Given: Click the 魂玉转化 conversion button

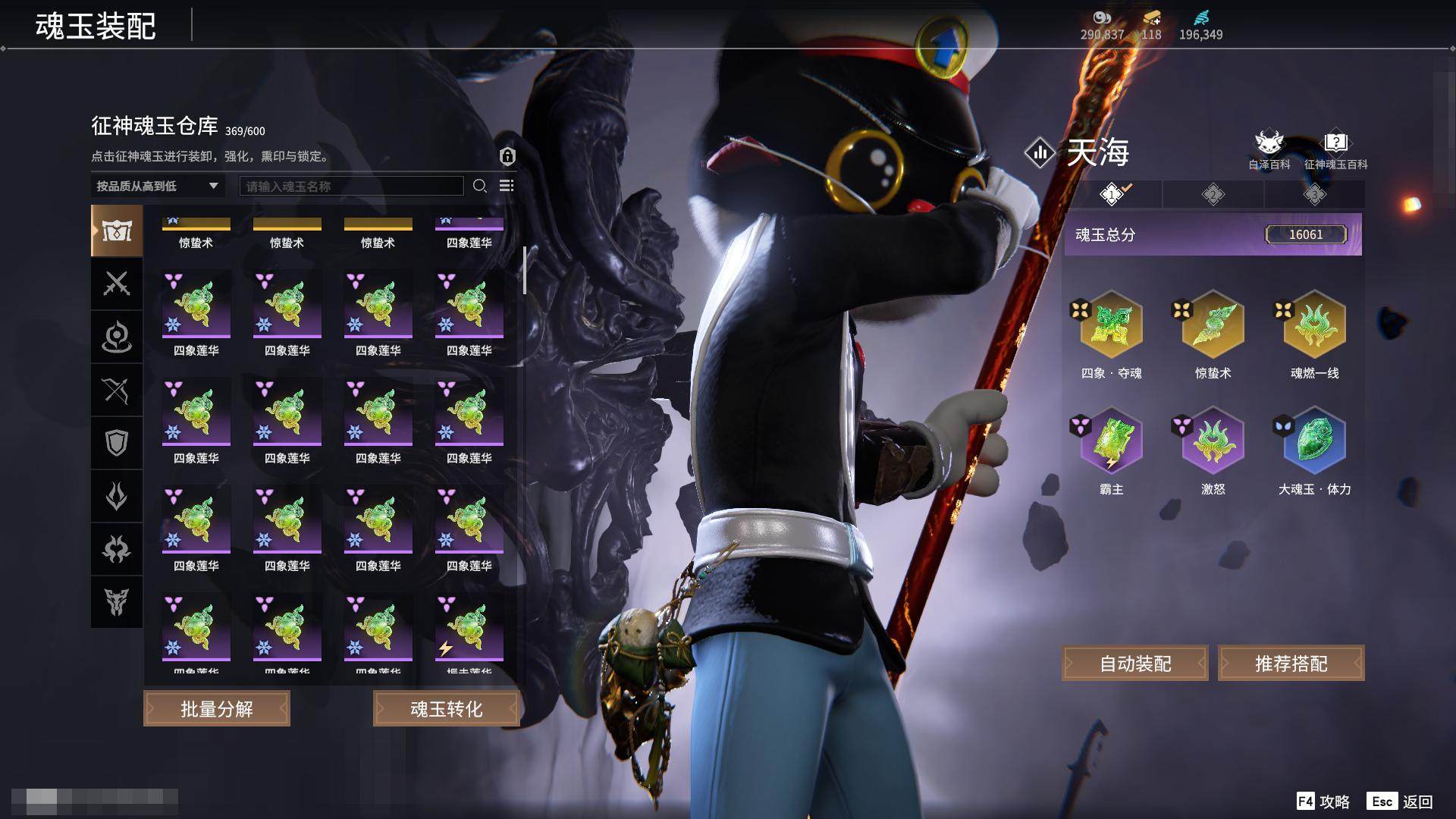Looking at the screenshot, I should 446,709.
